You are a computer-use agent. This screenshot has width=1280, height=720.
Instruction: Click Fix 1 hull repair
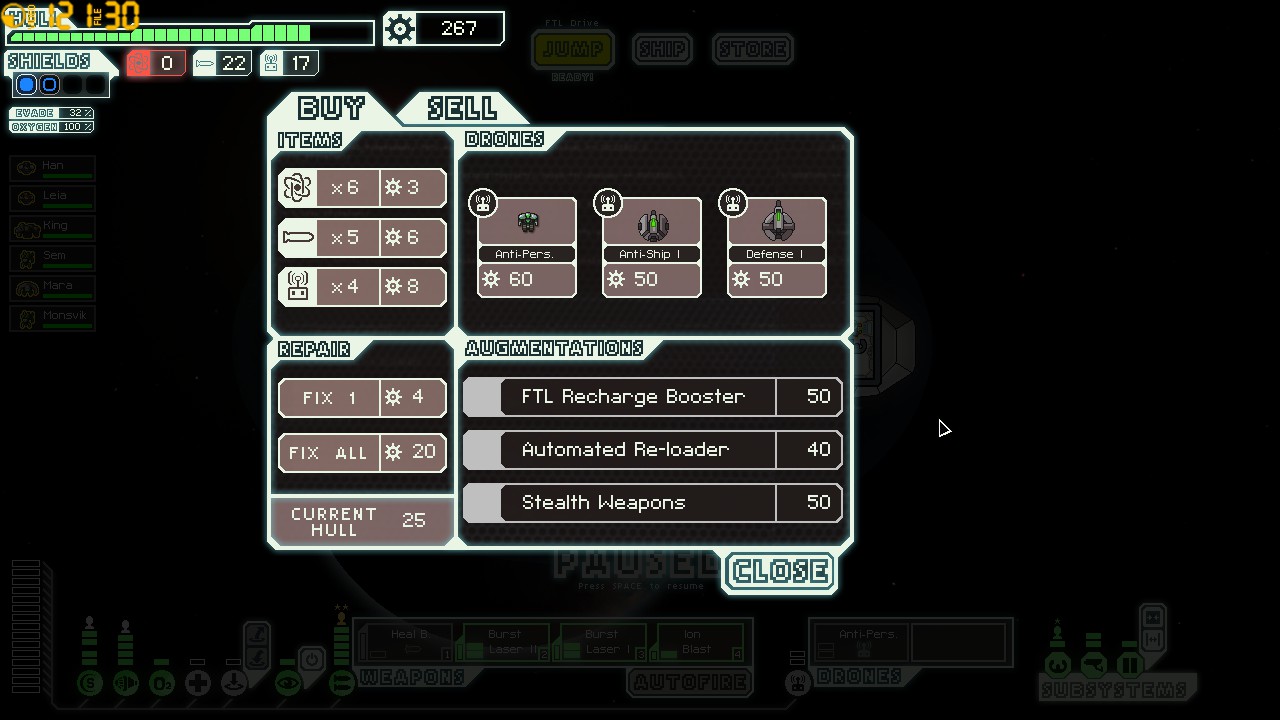pyautogui.click(x=362, y=398)
